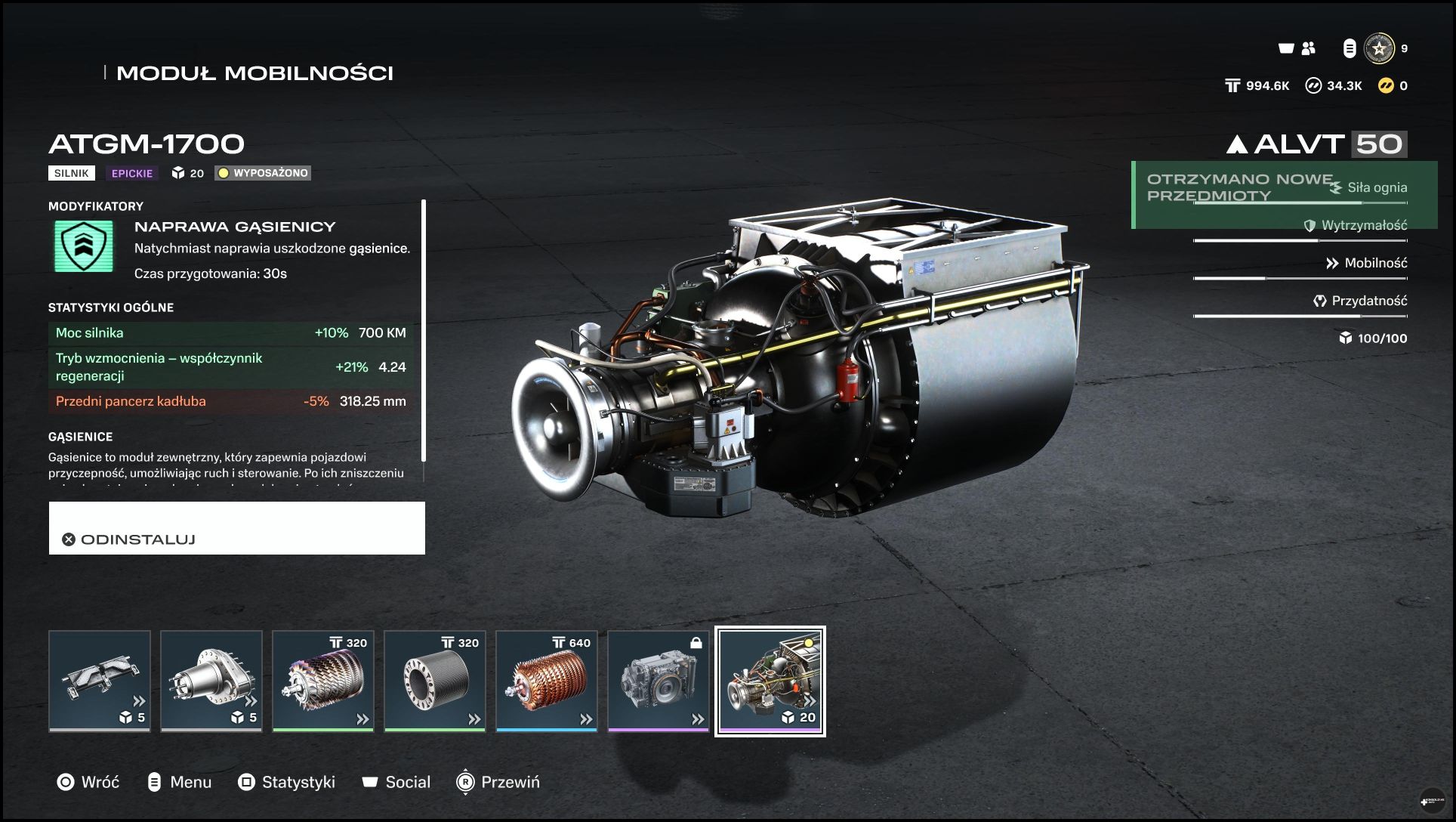The width and height of the screenshot is (1456, 822).
Task: Pick the hollow cylinder coil module thumbnail
Action: [435, 681]
